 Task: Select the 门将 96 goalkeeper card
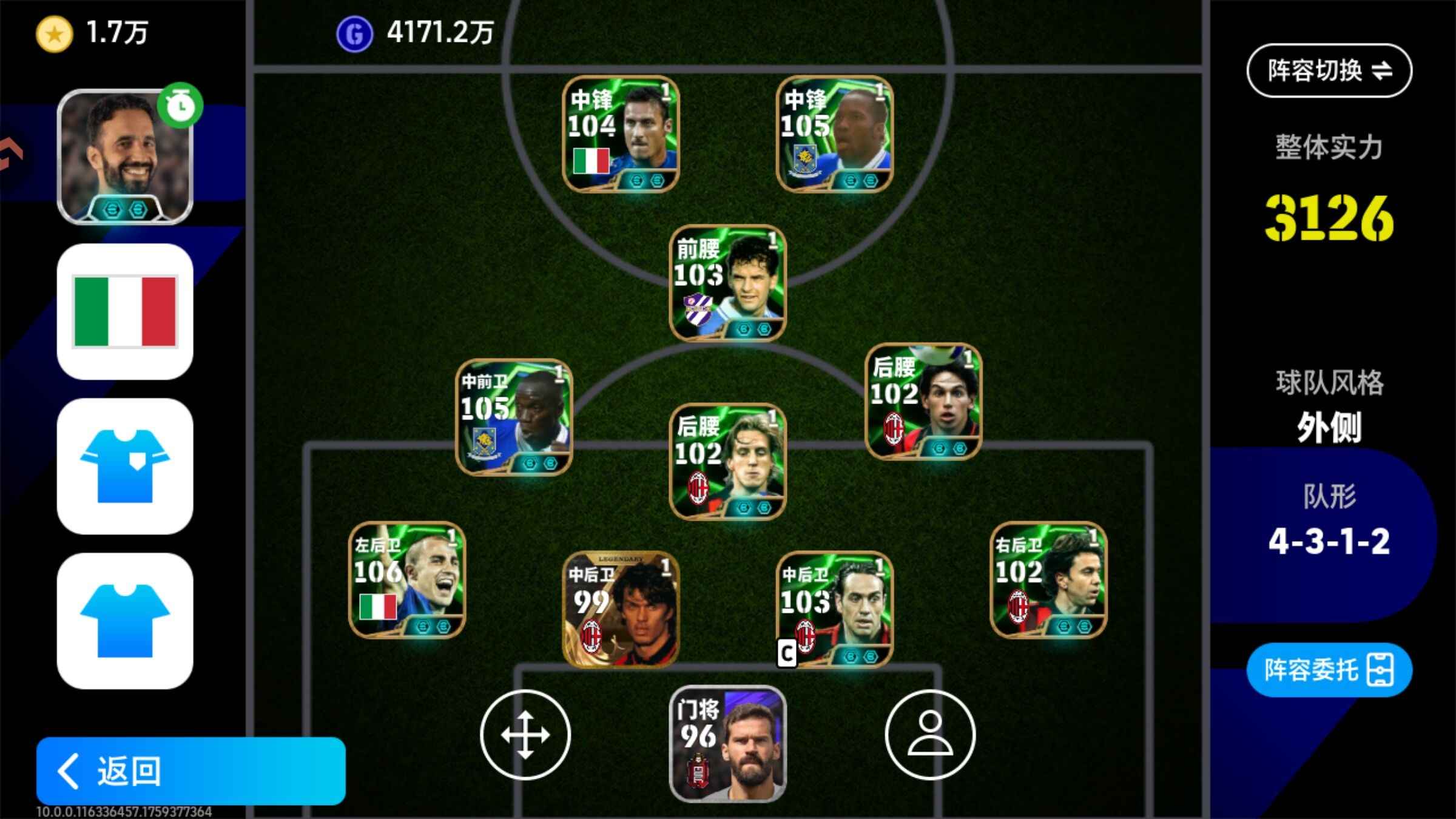(727, 744)
